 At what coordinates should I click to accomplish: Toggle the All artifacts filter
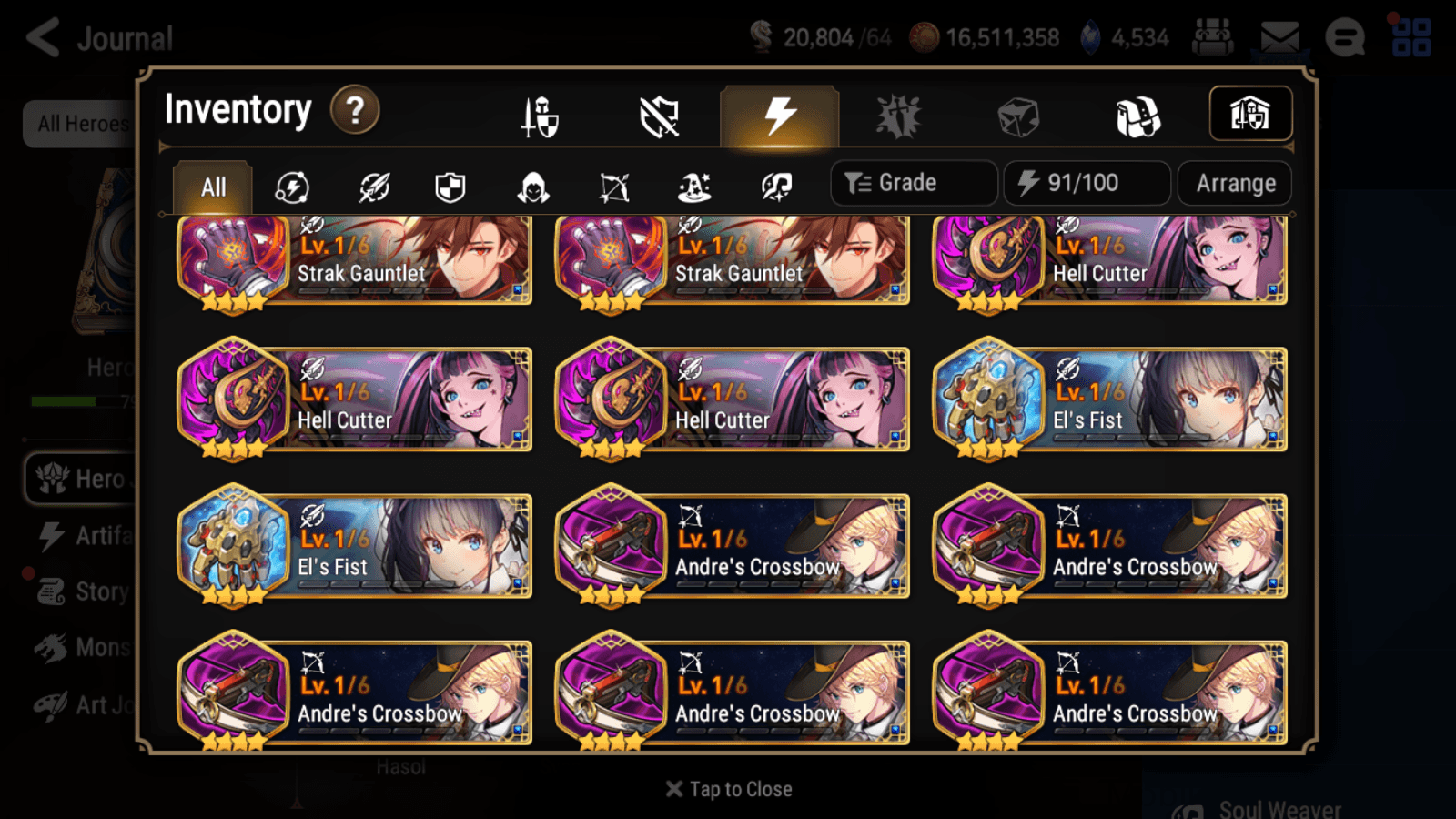pyautogui.click(x=214, y=187)
